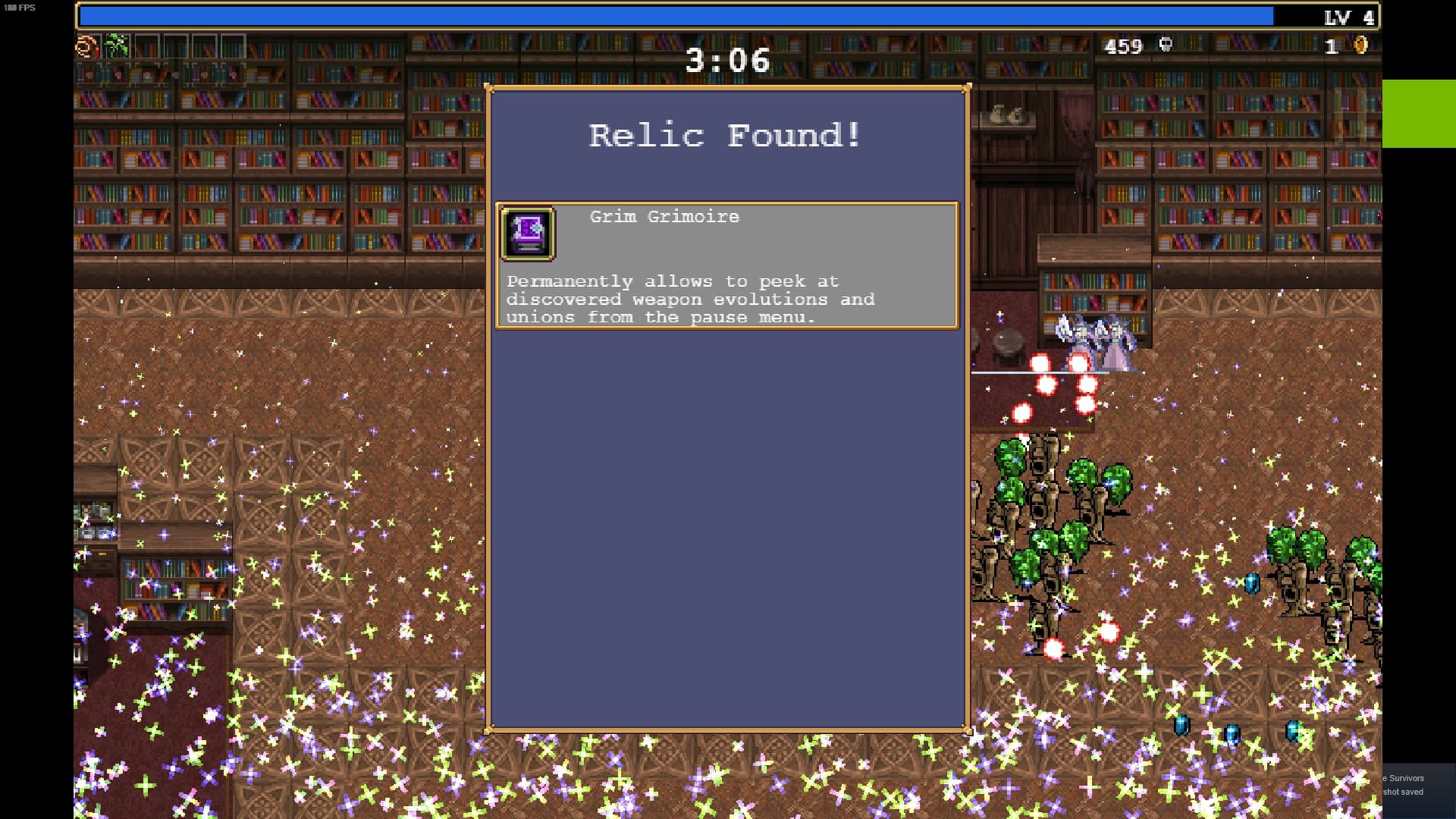The width and height of the screenshot is (1456, 819).
Task: Select the Grim Grimoire relic entry
Action: pyautogui.click(x=726, y=265)
